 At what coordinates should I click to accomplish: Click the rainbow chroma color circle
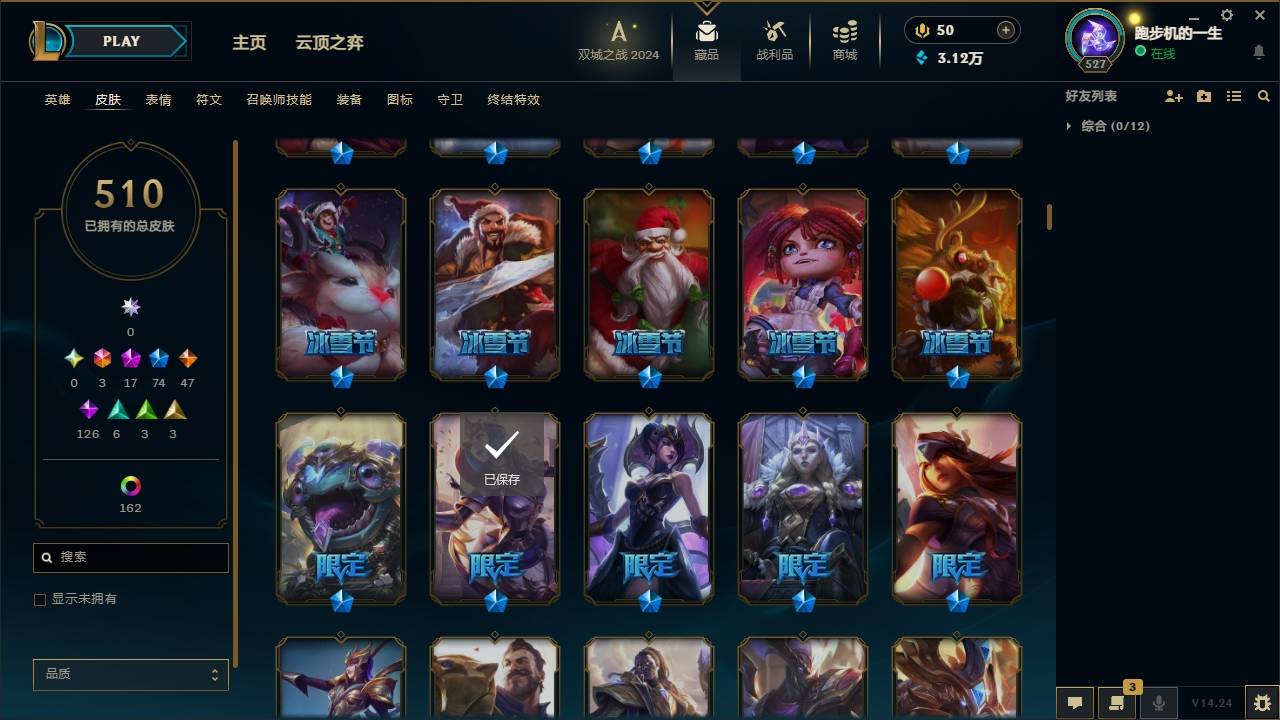point(129,488)
